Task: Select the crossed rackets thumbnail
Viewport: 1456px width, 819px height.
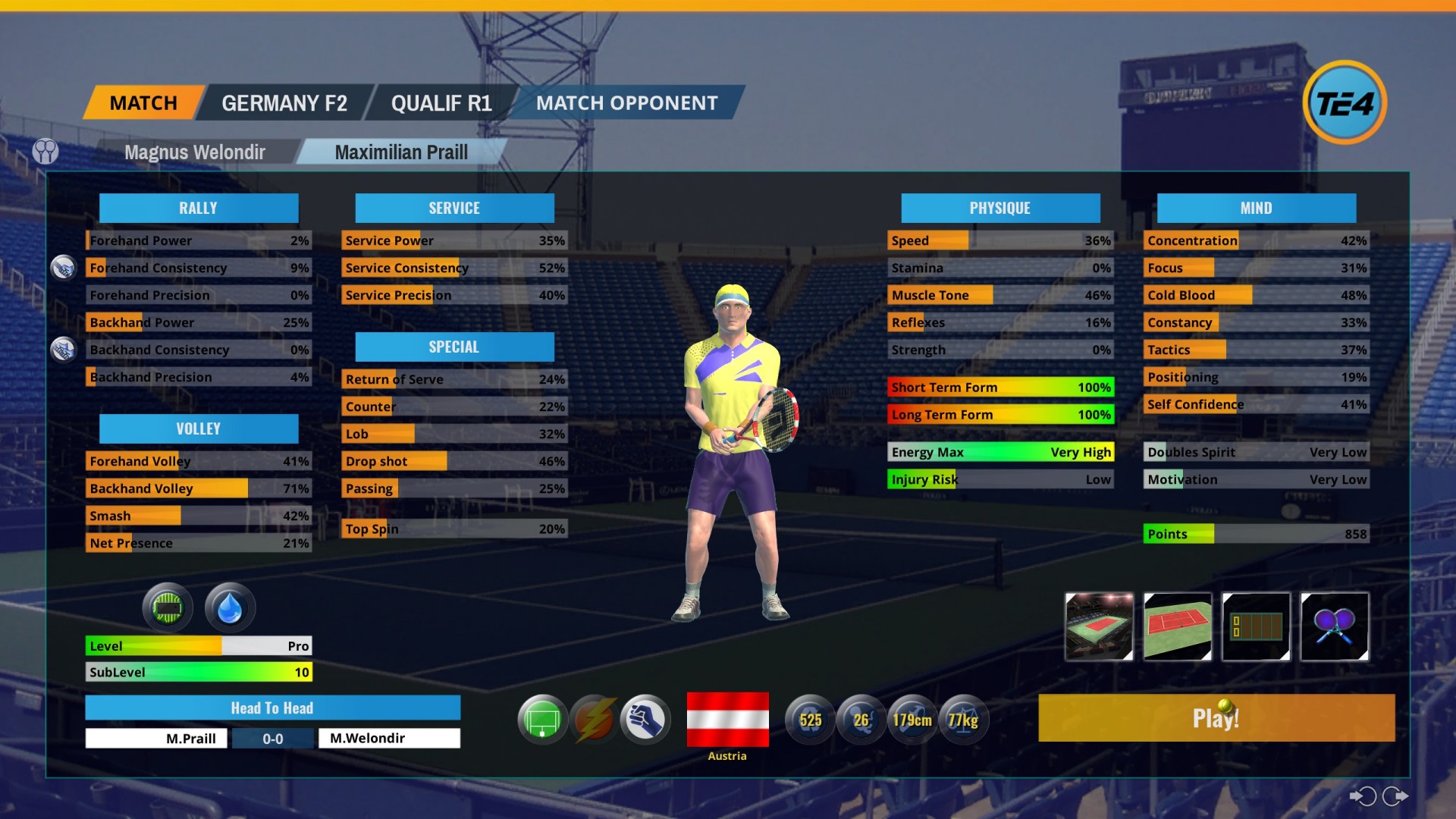Action: tap(1335, 626)
